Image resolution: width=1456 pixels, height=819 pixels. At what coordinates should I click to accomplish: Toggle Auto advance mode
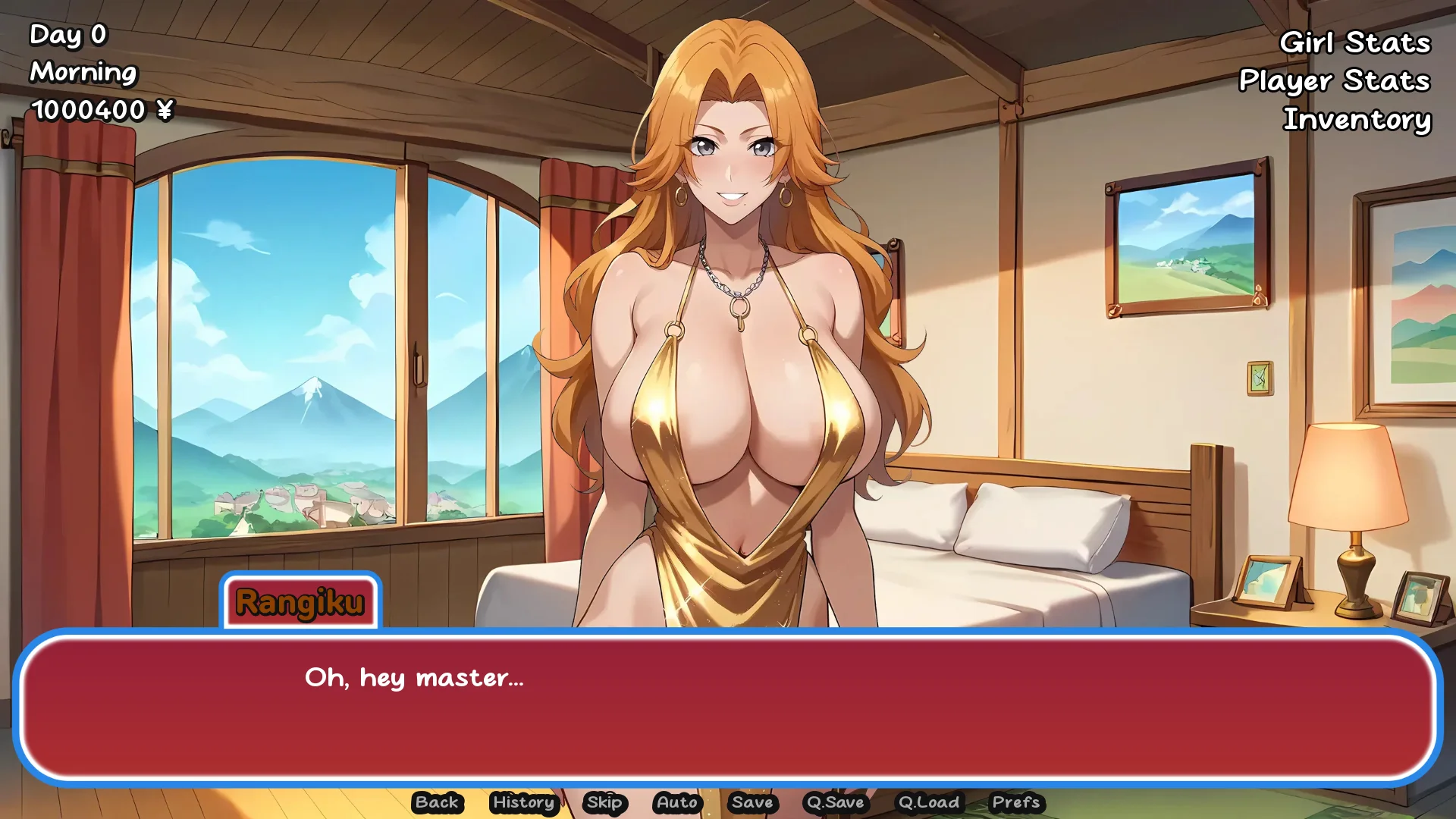tap(676, 802)
